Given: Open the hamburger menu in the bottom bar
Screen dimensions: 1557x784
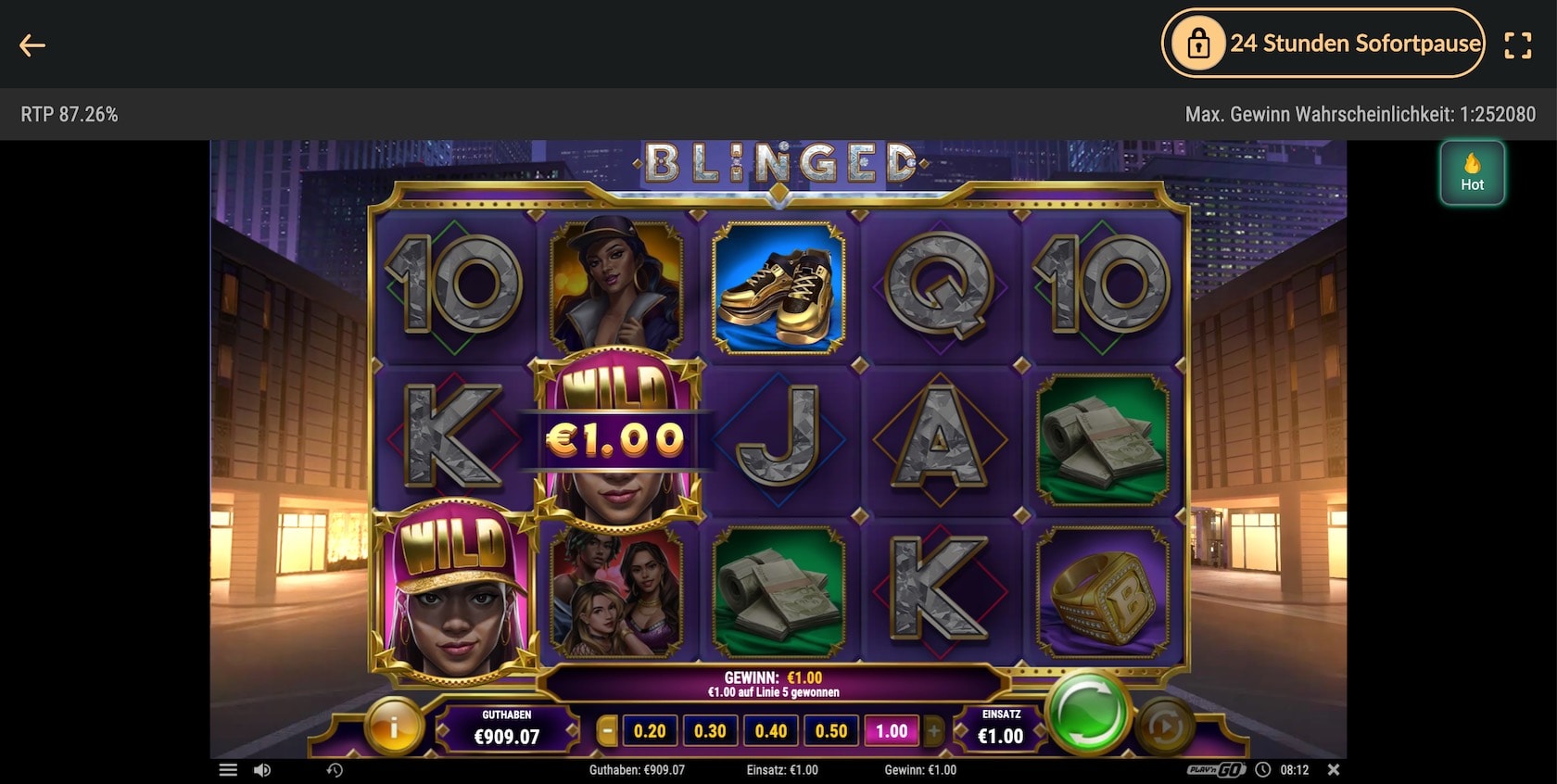Looking at the screenshot, I should [x=227, y=768].
